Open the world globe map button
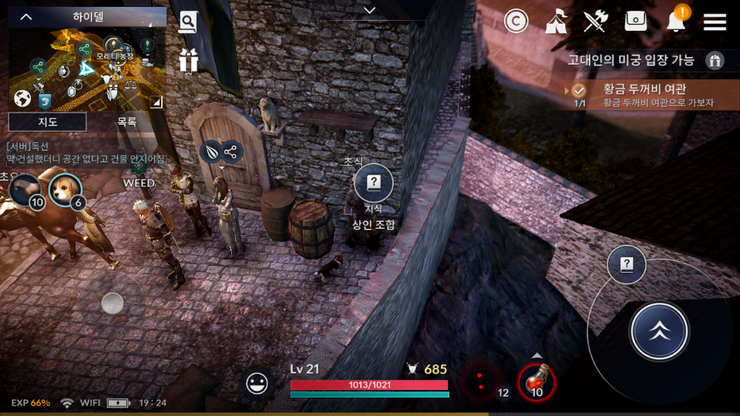Image resolution: width=740 pixels, height=416 pixels. [x=22, y=98]
